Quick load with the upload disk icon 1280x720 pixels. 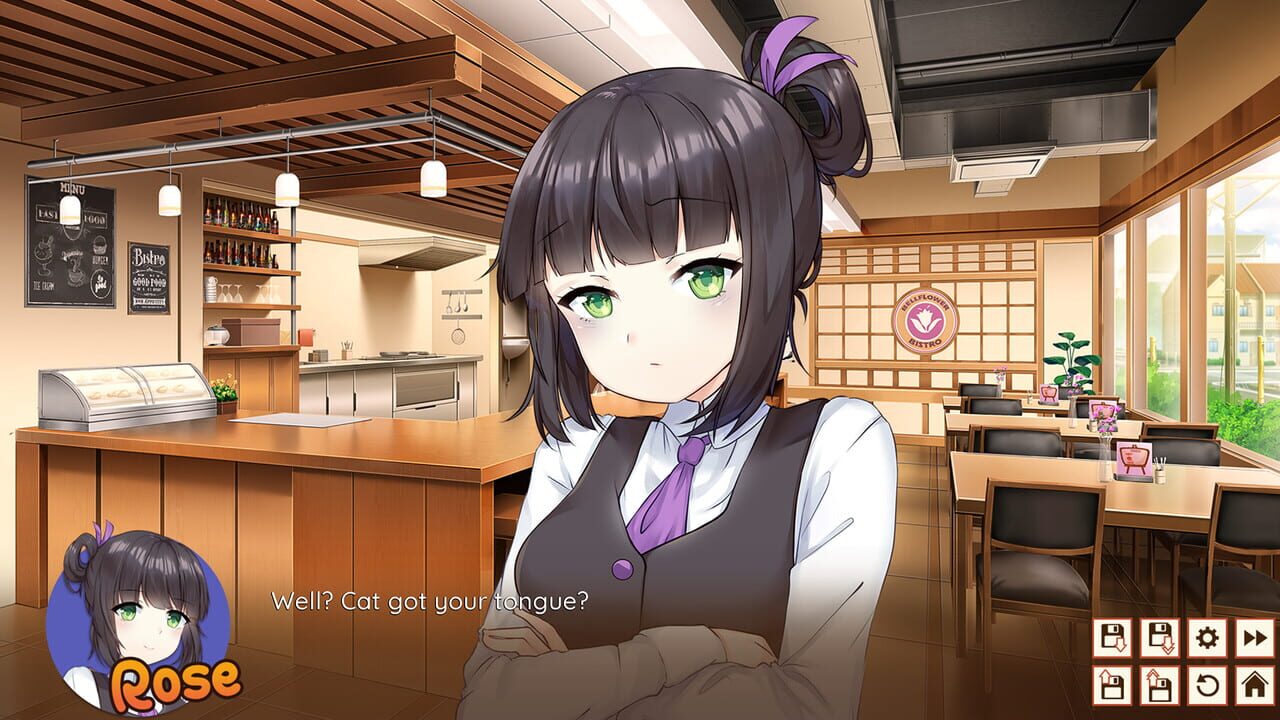[1161, 686]
